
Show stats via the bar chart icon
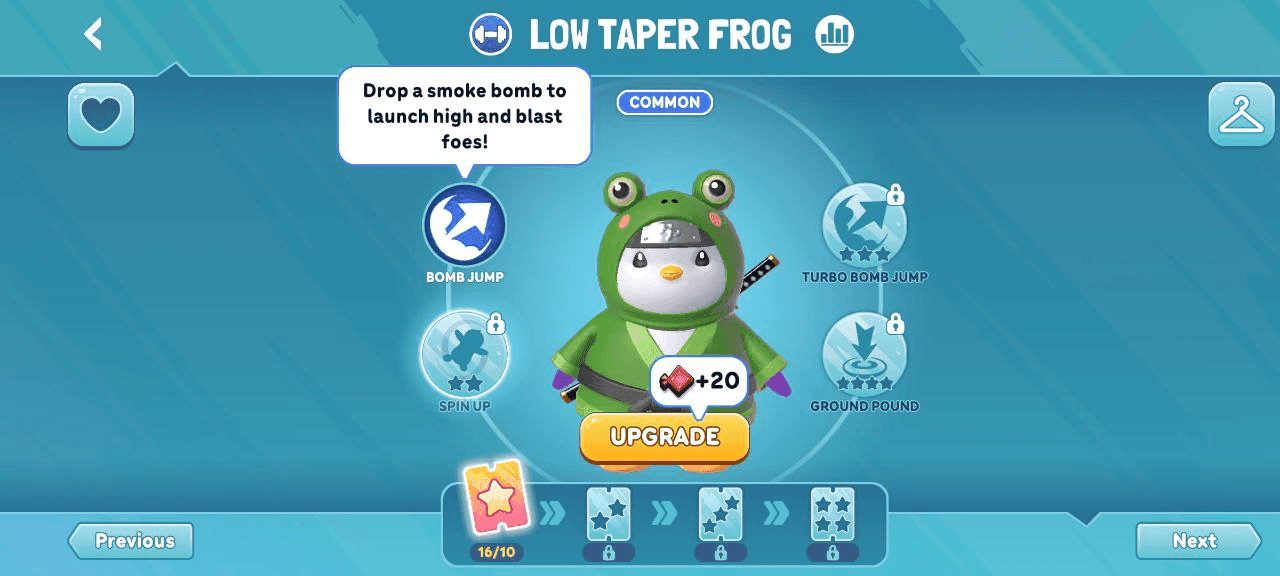(x=834, y=35)
